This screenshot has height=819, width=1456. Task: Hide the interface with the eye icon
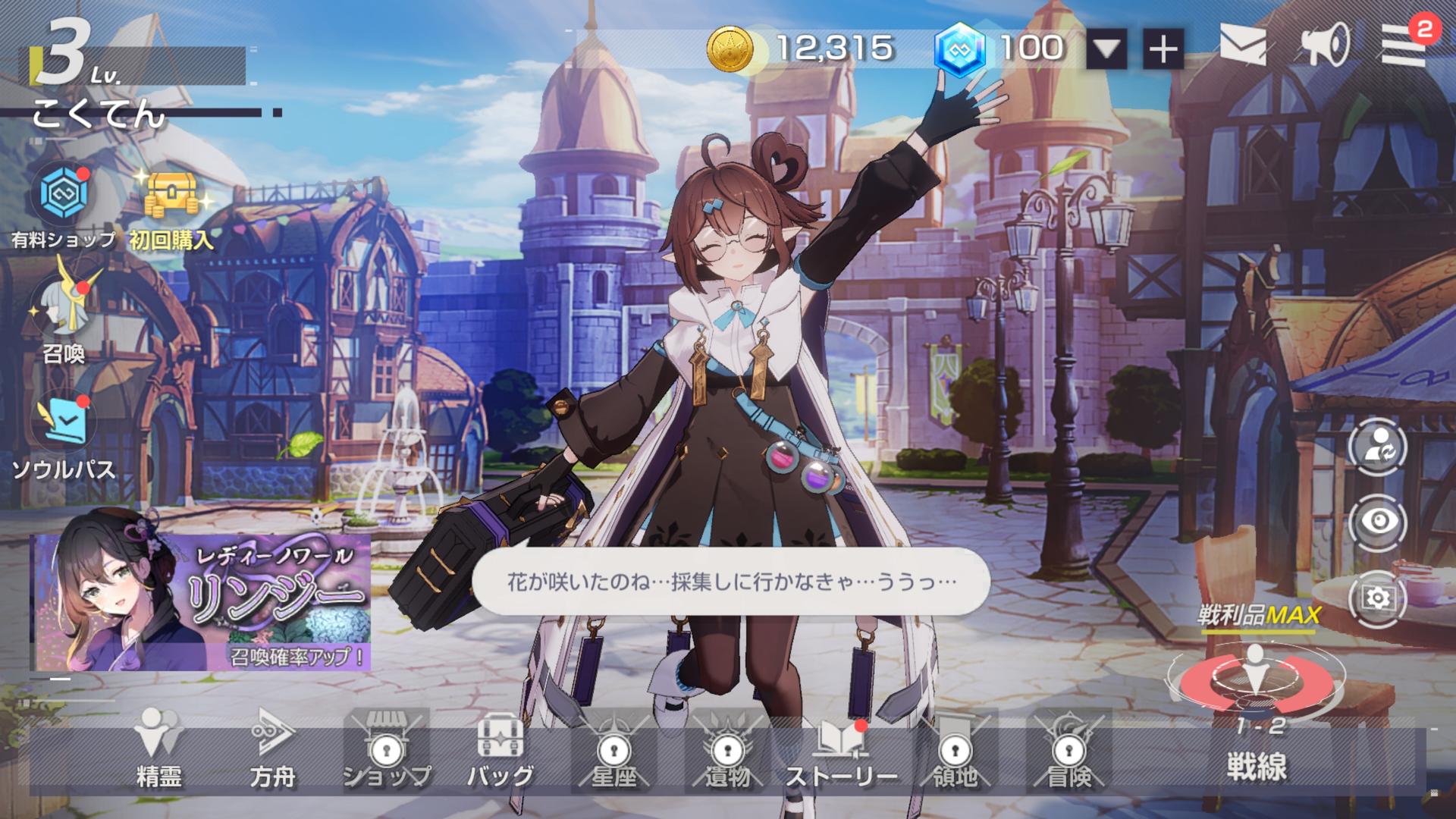pyautogui.click(x=1377, y=522)
